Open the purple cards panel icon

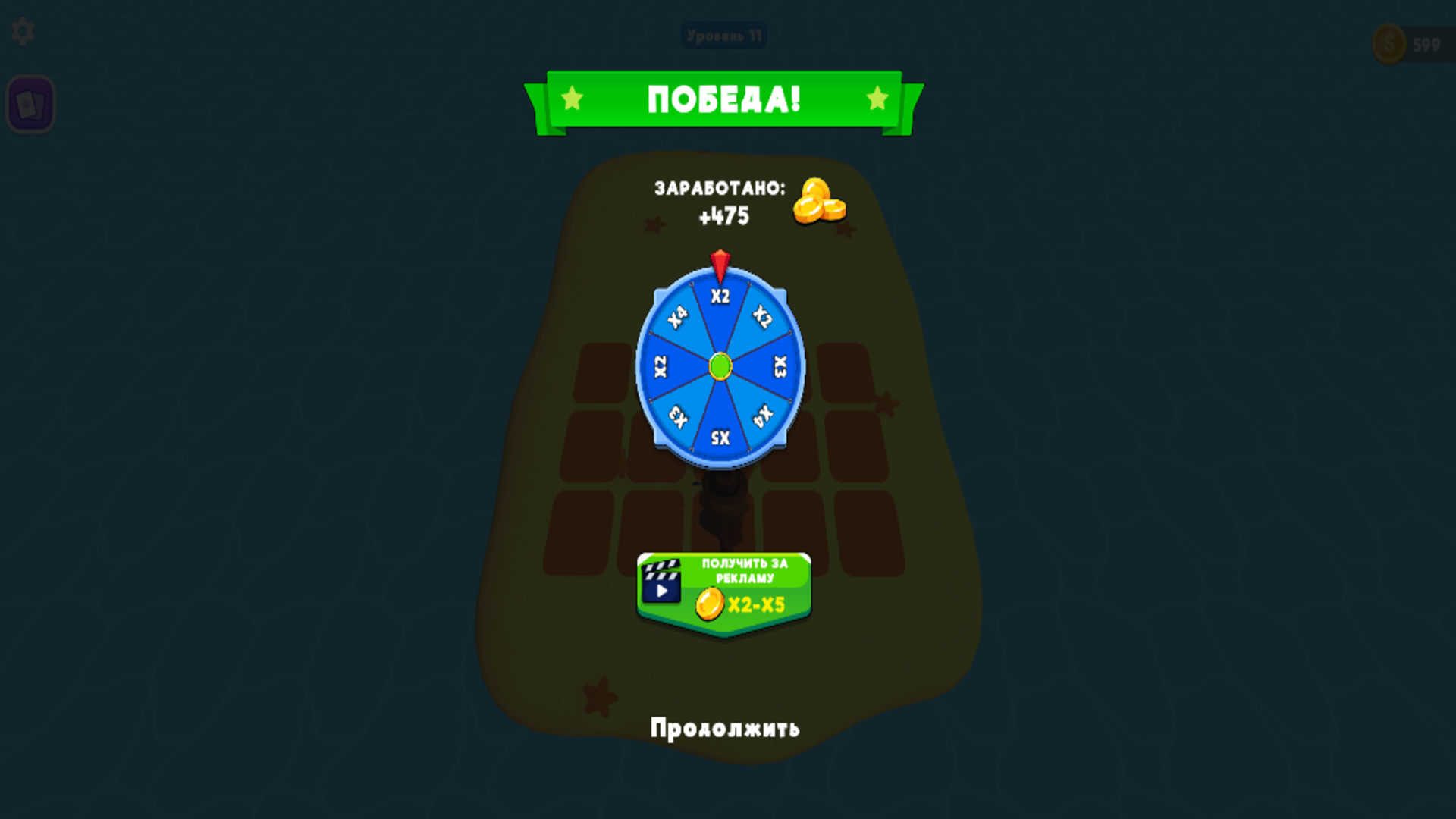coord(31,105)
